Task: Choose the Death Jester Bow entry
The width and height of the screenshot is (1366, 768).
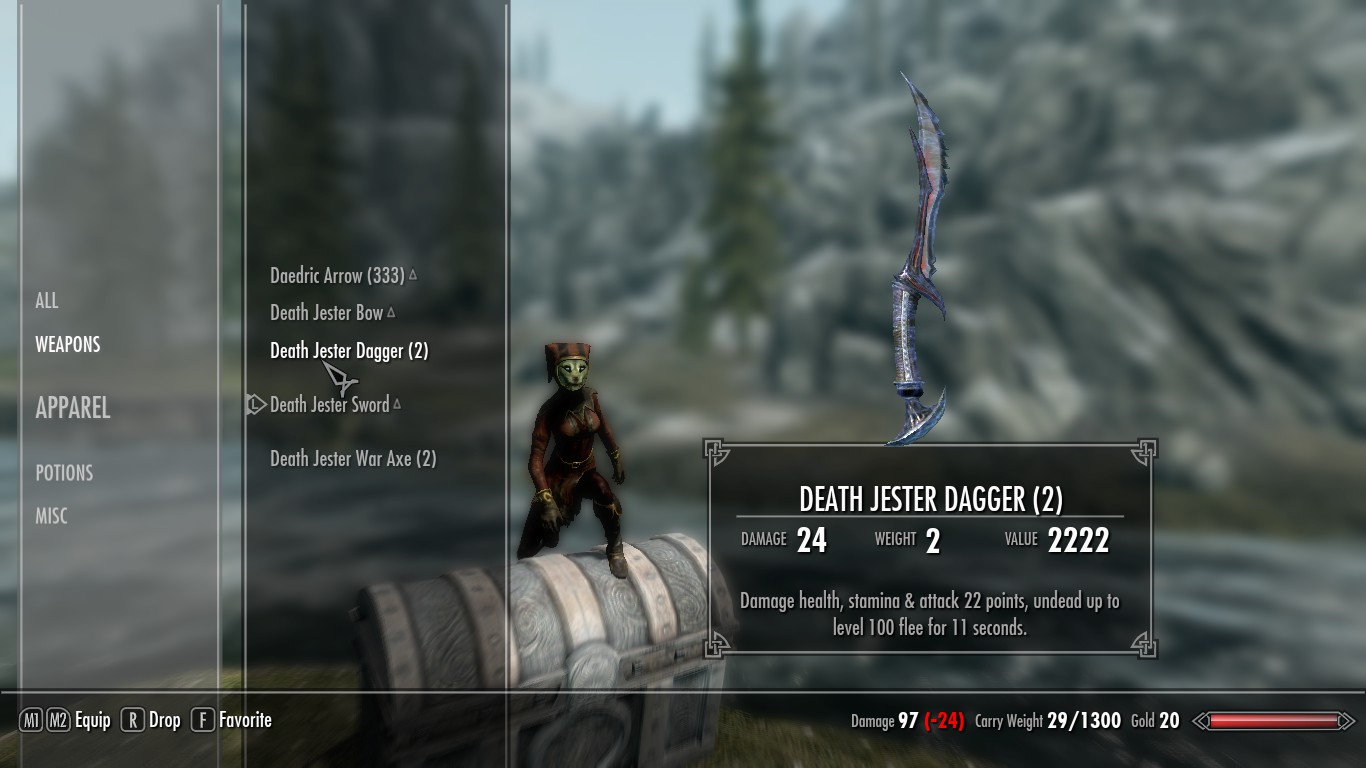Action: (327, 313)
